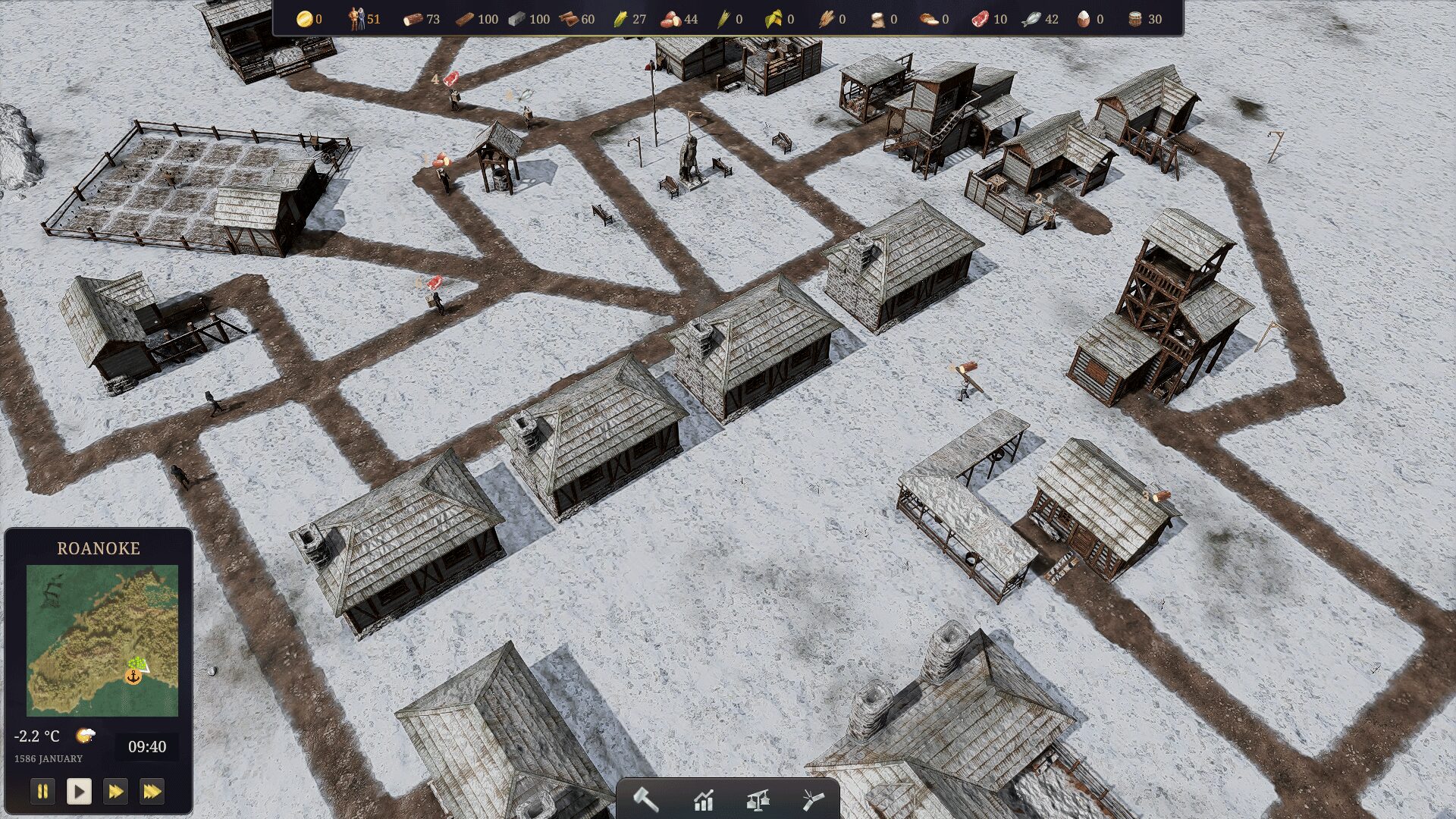Show the statistics chart panel

[x=703, y=799]
